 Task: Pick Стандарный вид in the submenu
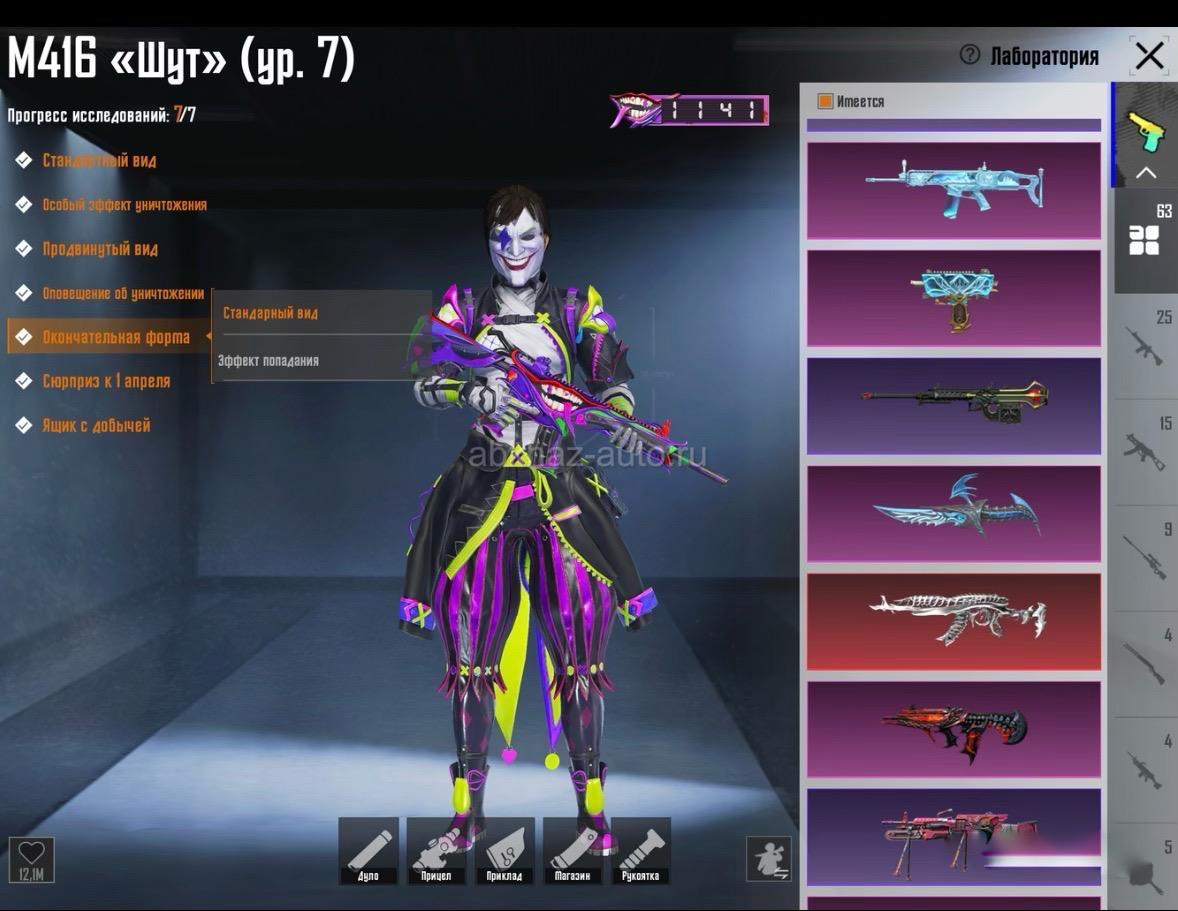[x=270, y=313]
